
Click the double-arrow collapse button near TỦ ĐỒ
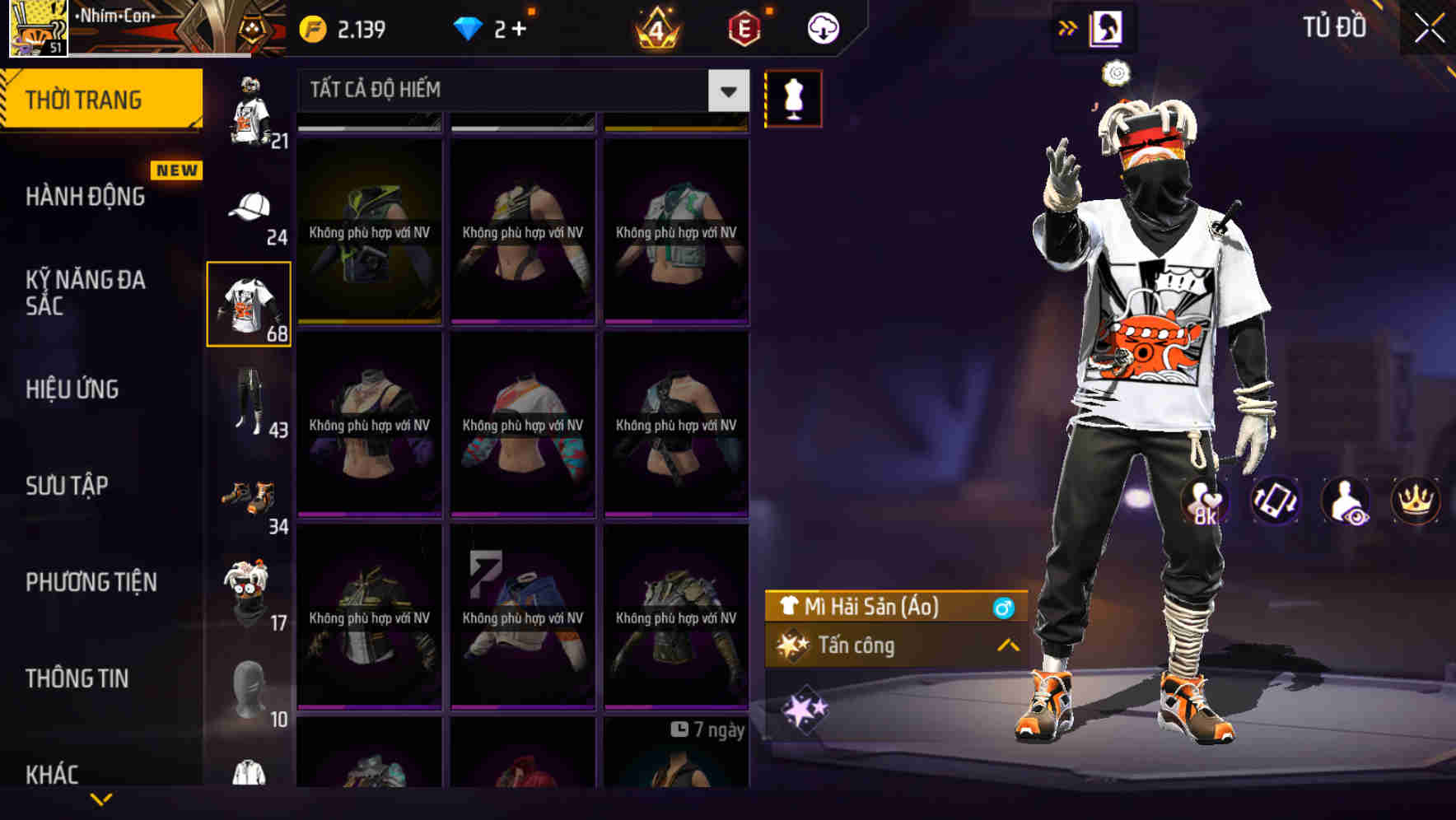tap(1067, 26)
